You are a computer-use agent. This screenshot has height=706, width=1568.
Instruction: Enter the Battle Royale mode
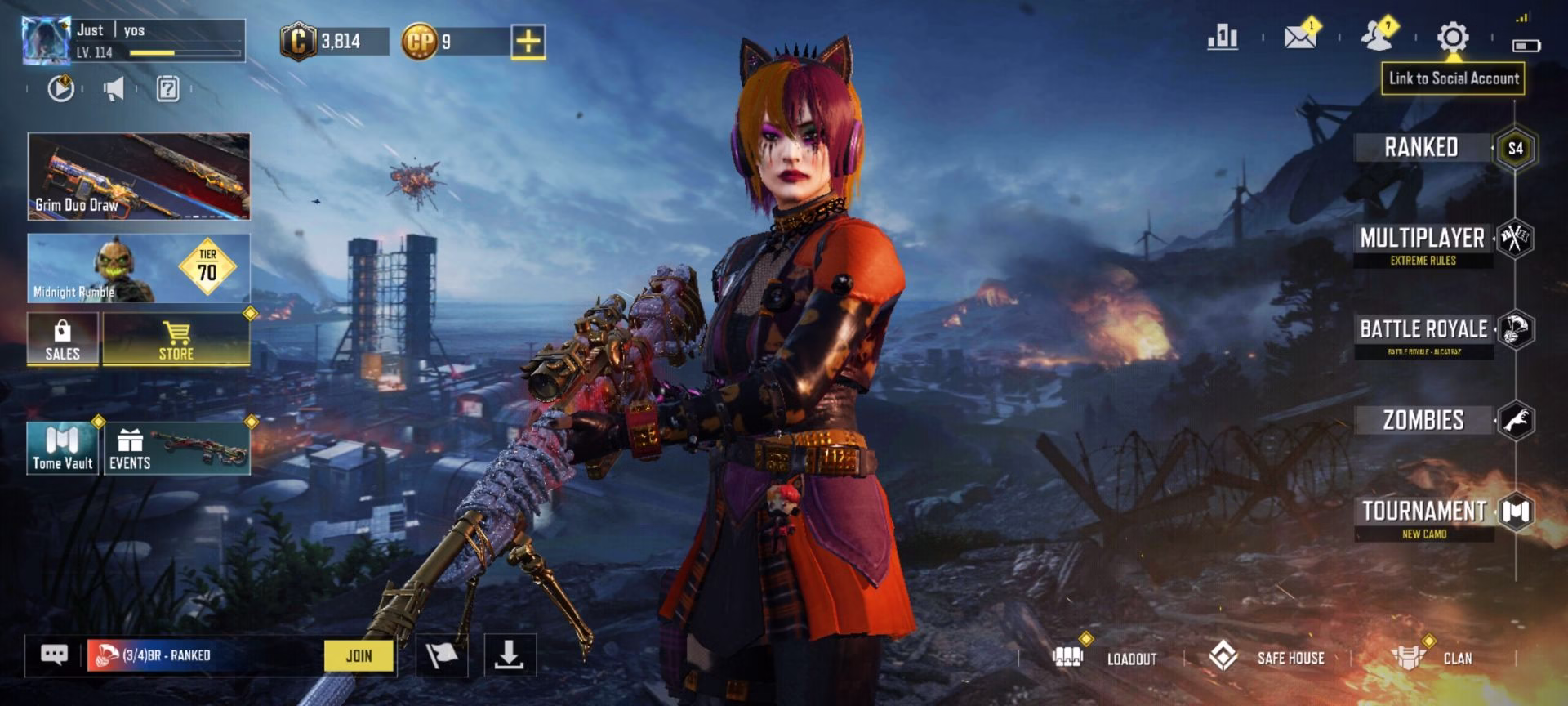pyautogui.click(x=1423, y=335)
